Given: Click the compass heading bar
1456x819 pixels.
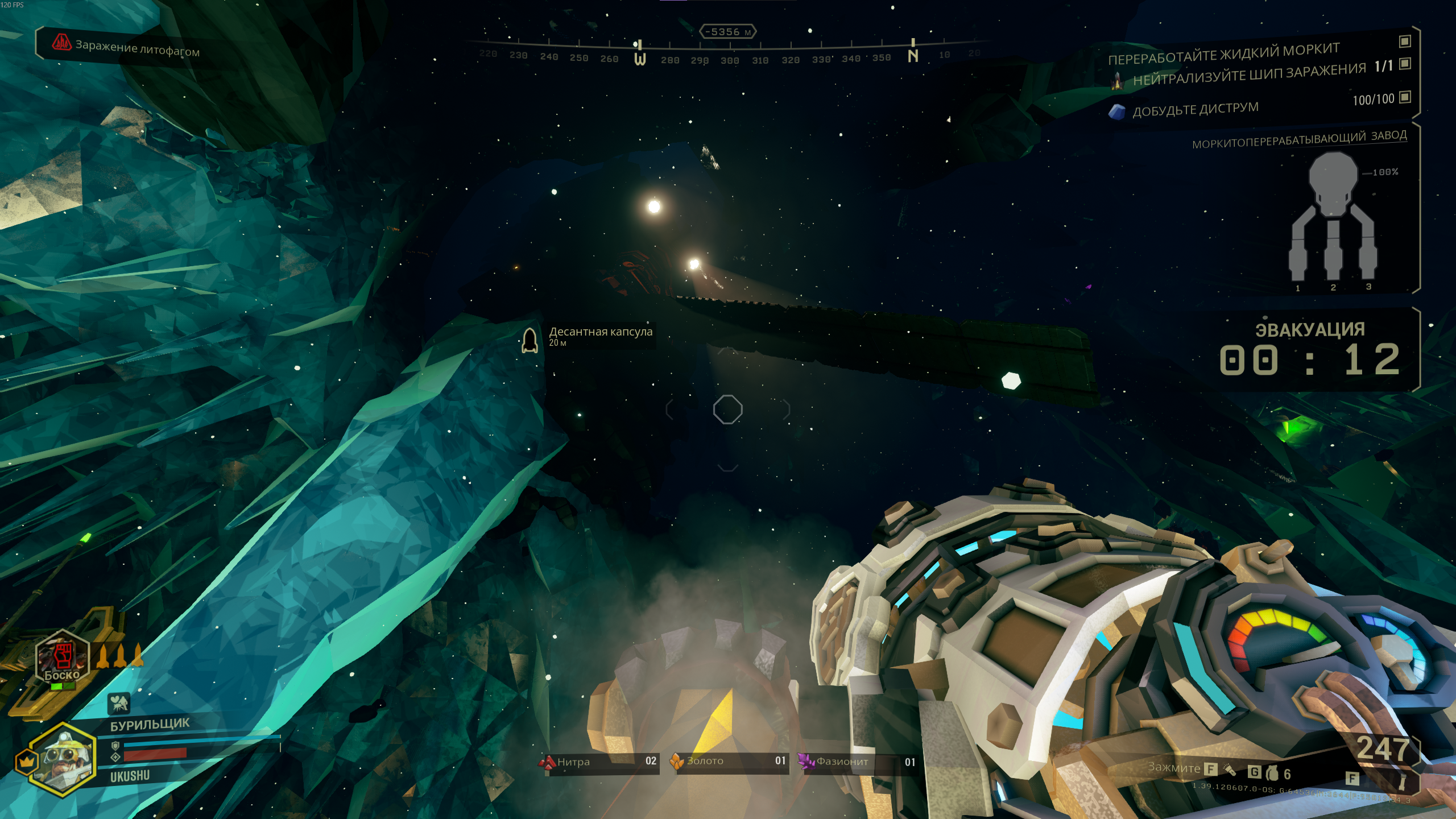Looking at the screenshot, I should click(x=728, y=52).
